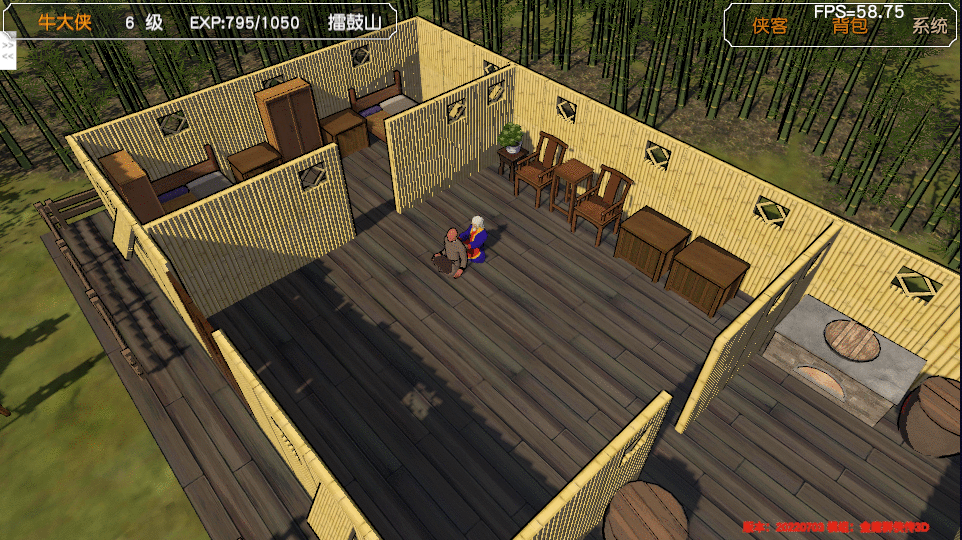The image size is (962, 540).
Task: Open the 系统 system menu
Action: 929,27
